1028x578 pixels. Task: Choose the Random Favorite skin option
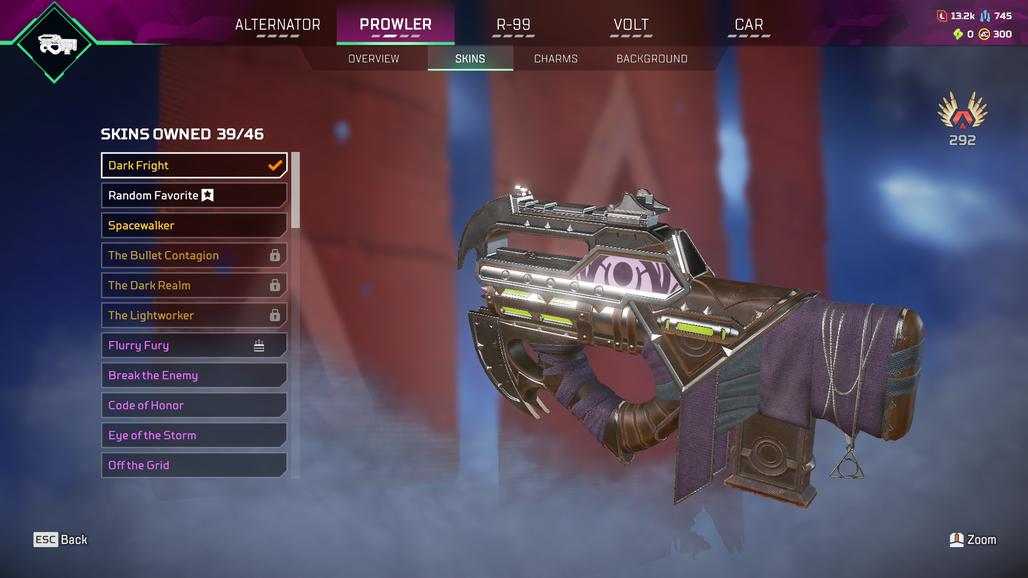[194, 196]
